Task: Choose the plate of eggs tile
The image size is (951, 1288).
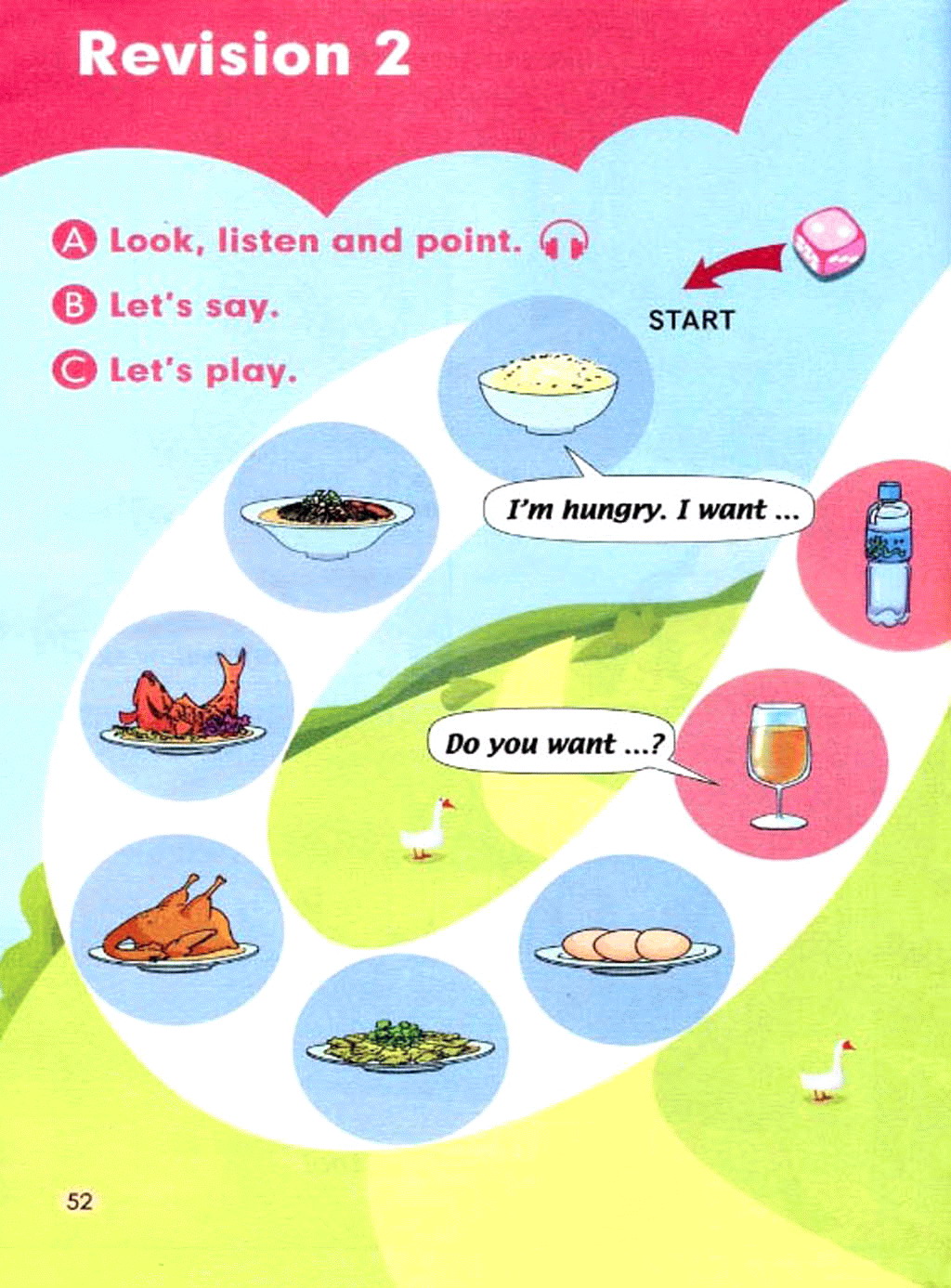Action: pyautogui.click(x=627, y=949)
